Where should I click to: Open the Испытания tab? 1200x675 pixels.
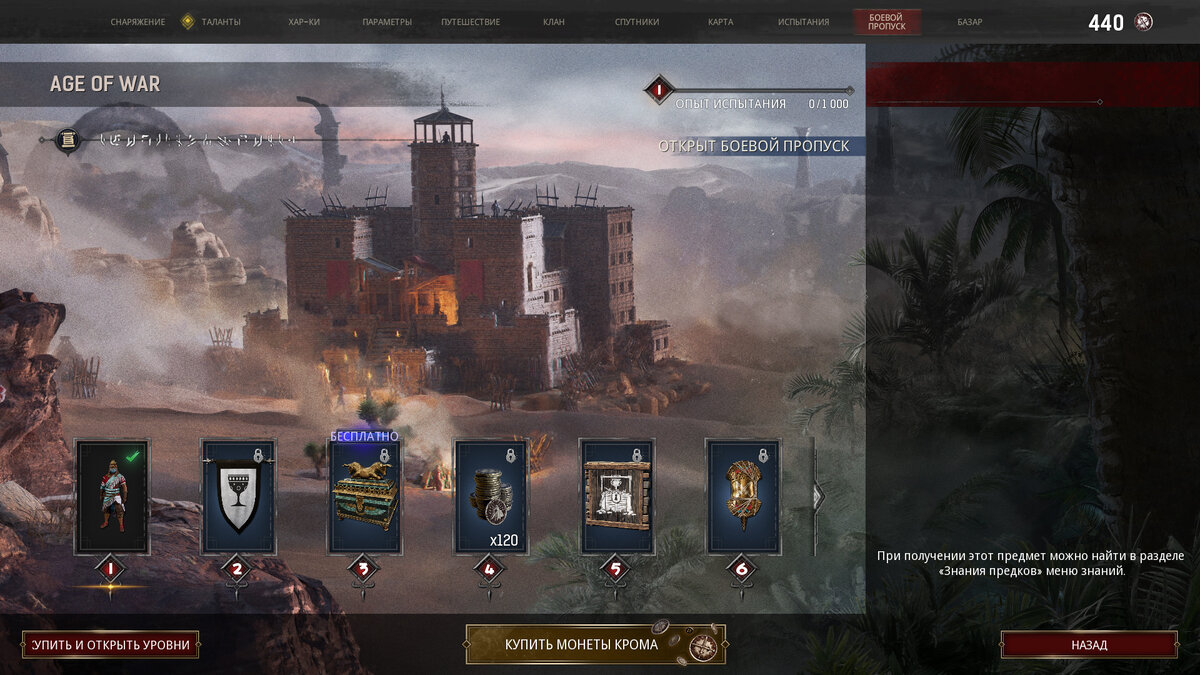[x=803, y=22]
